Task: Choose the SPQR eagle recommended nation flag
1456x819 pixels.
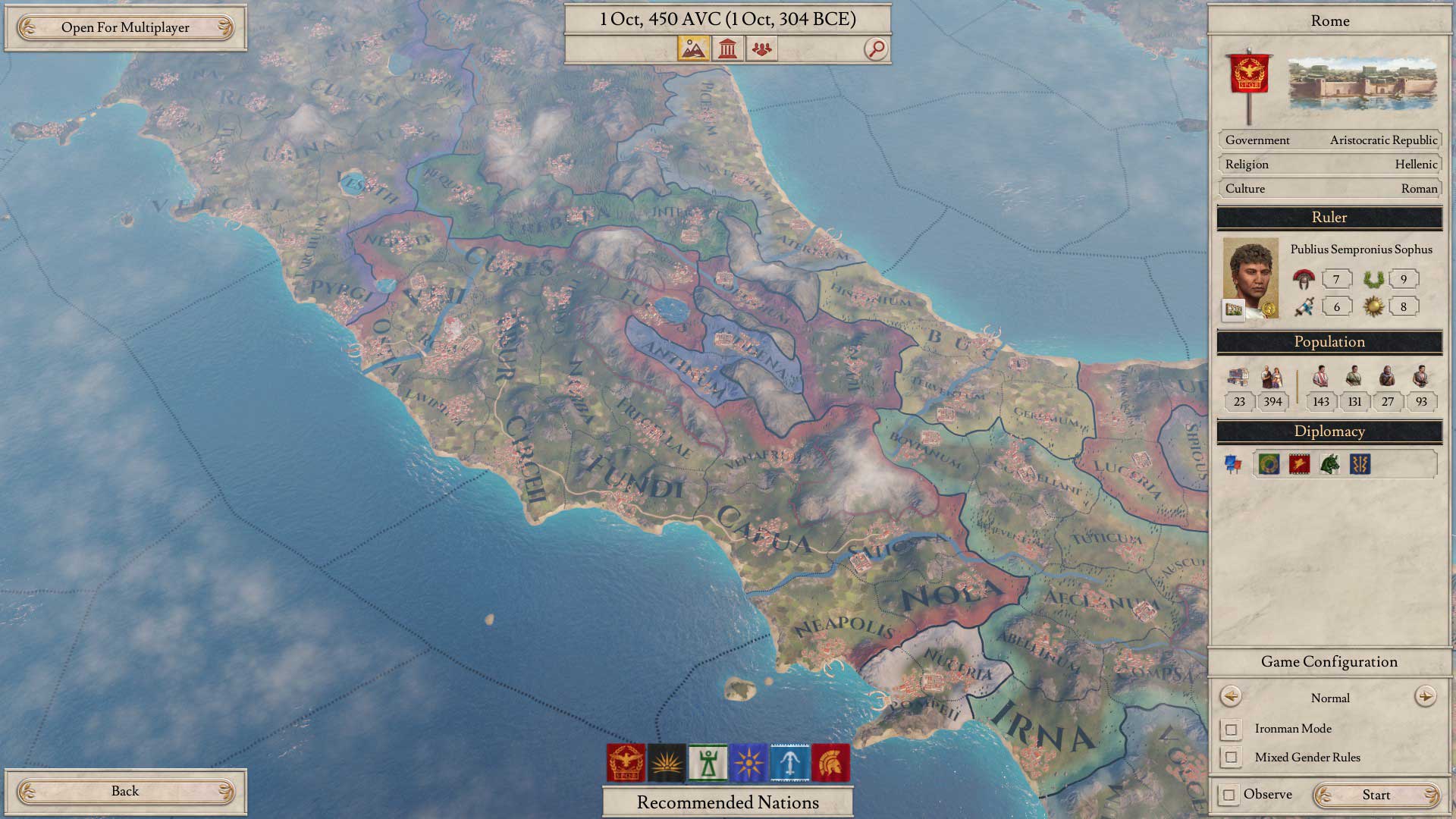Action: (626, 762)
